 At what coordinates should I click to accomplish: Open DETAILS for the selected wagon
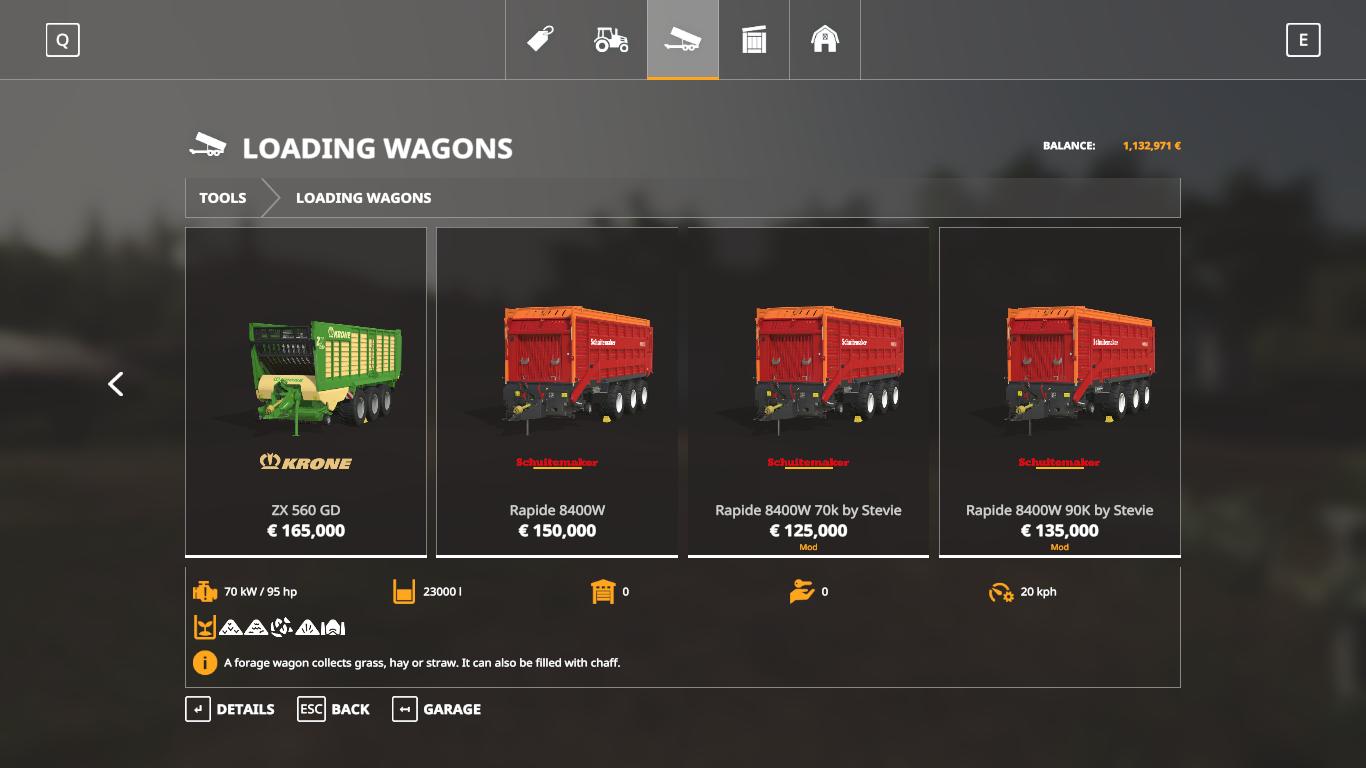coord(230,709)
